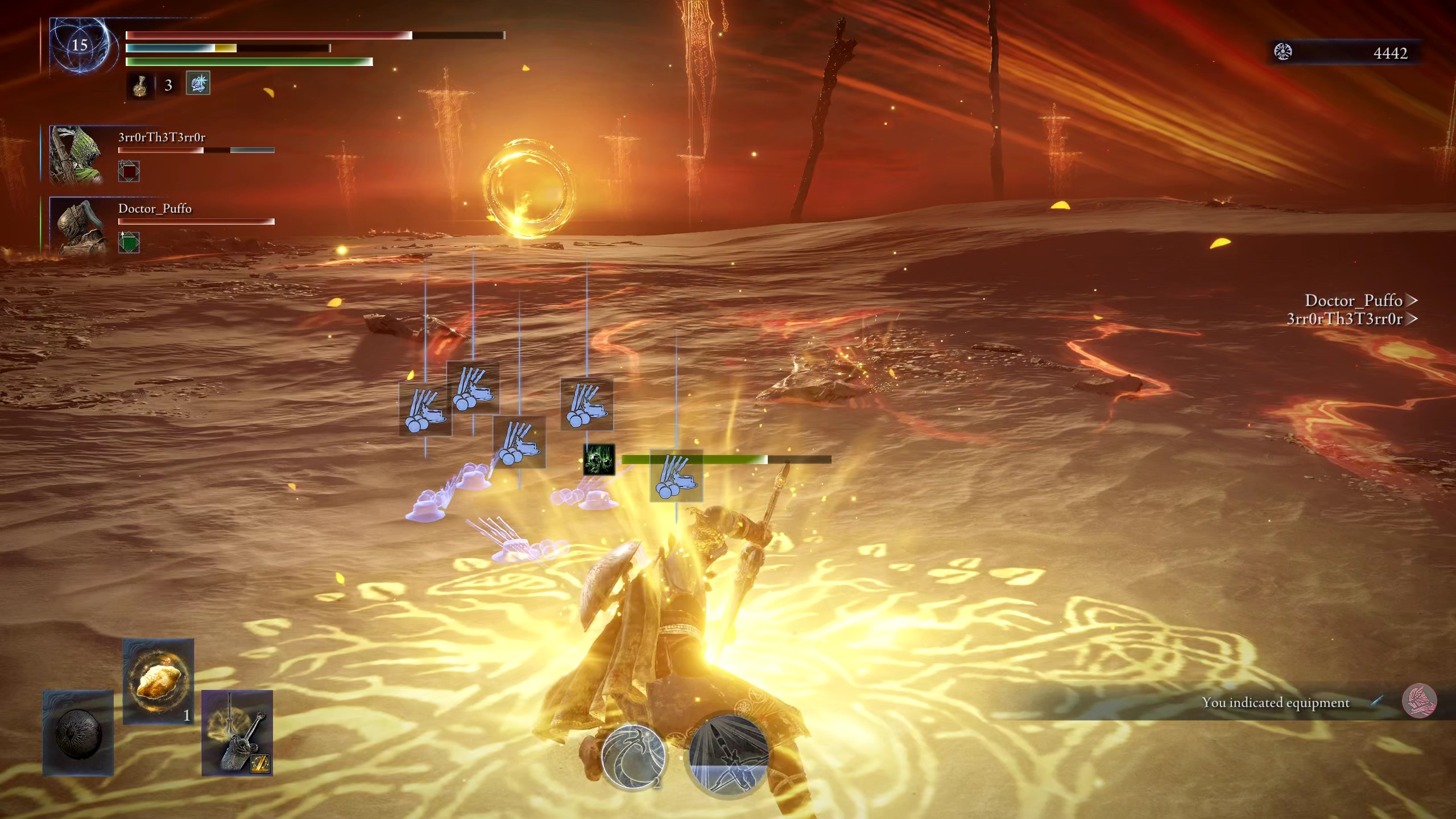Select the flask item icon
The height and width of the screenshot is (819, 1456).
pyautogui.click(x=139, y=85)
